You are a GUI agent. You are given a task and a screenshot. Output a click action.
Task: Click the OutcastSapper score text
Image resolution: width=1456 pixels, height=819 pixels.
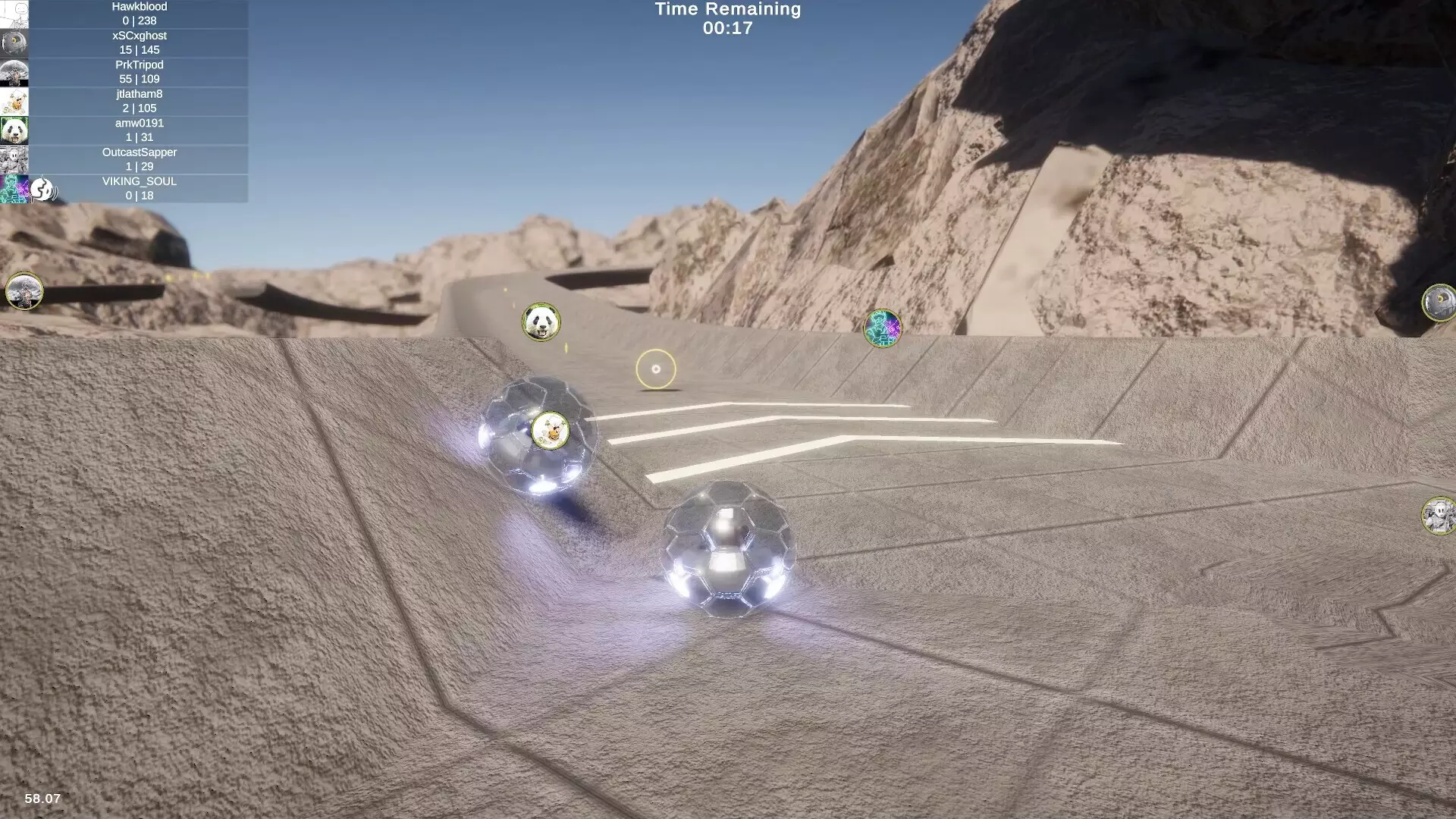pyautogui.click(x=139, y=166)
